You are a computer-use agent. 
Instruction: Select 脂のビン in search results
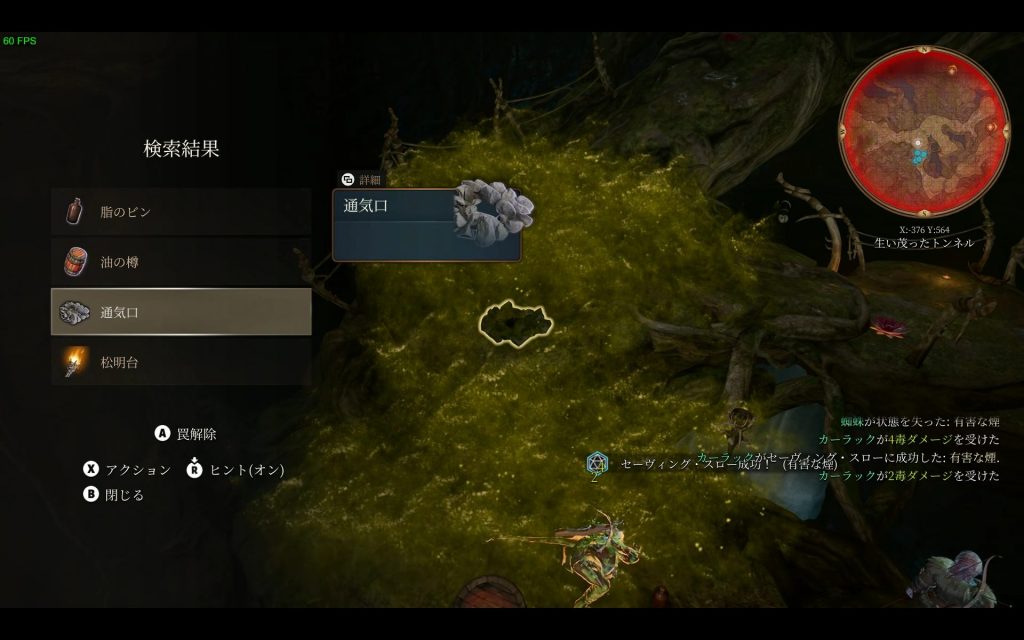pos(181,212)
